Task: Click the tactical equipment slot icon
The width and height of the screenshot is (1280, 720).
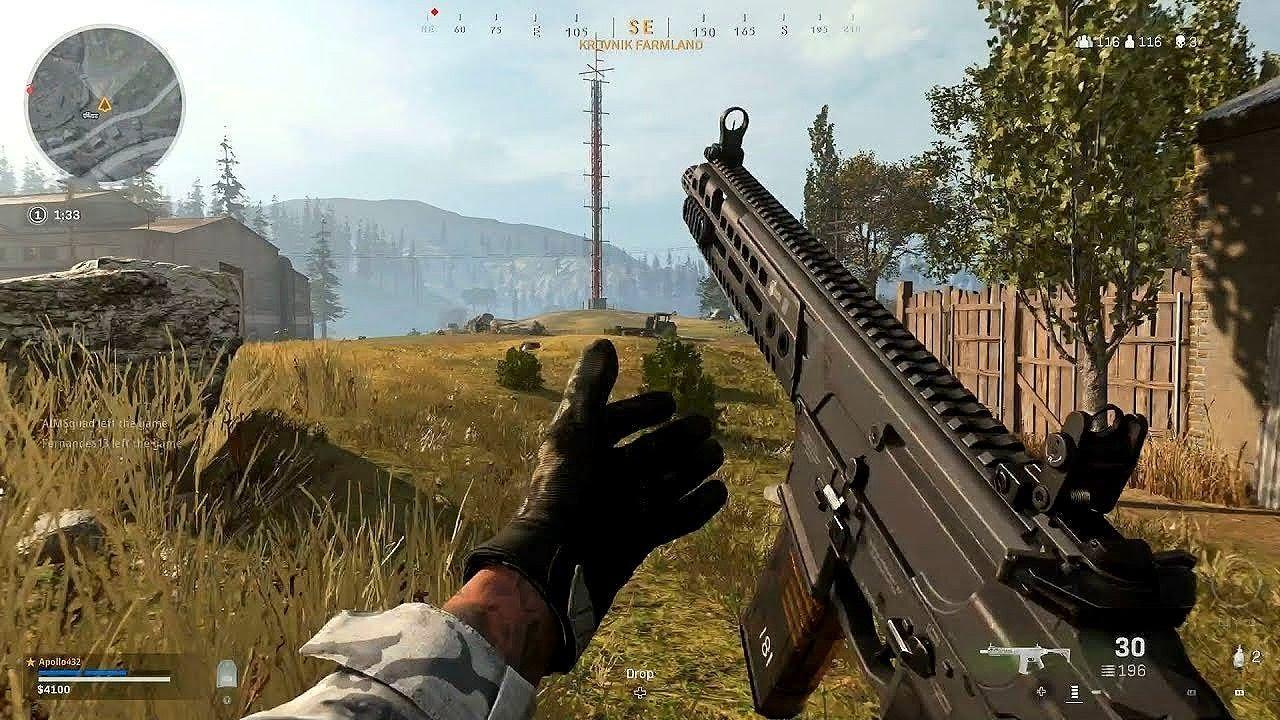Action: pos(1240,691)
